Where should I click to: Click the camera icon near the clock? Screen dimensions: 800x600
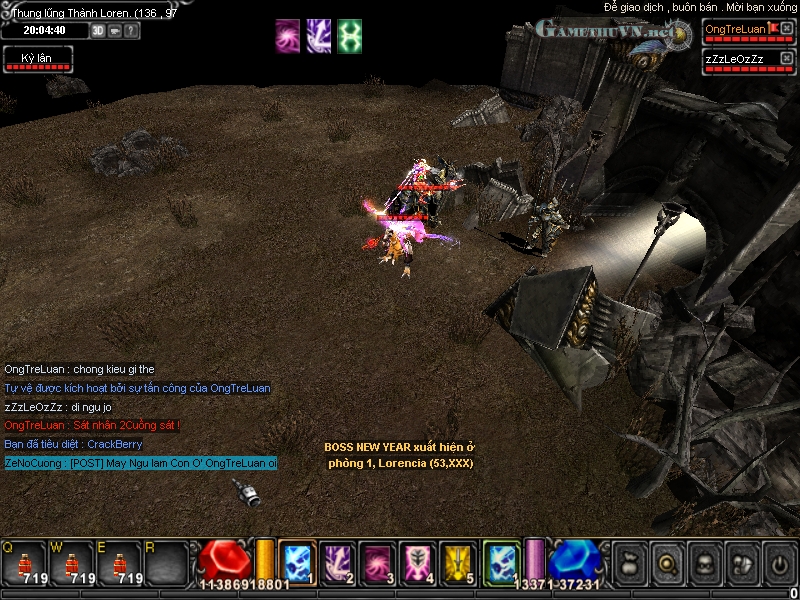point(115,31)
